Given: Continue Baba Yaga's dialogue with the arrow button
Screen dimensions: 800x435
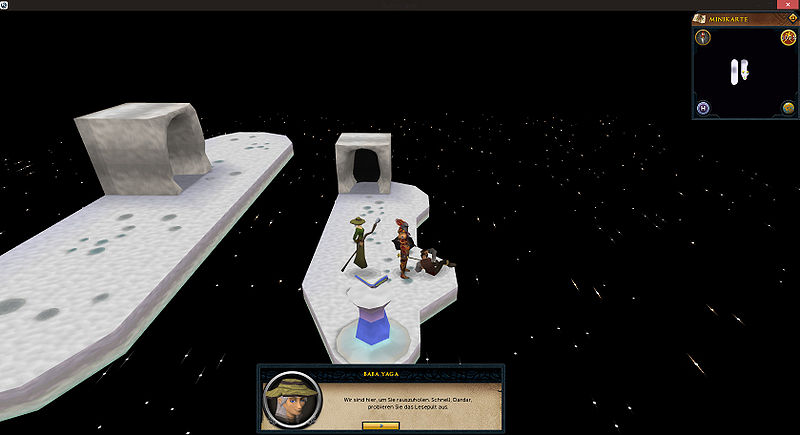Looking at the screenshot, I should tap(380, 425).
